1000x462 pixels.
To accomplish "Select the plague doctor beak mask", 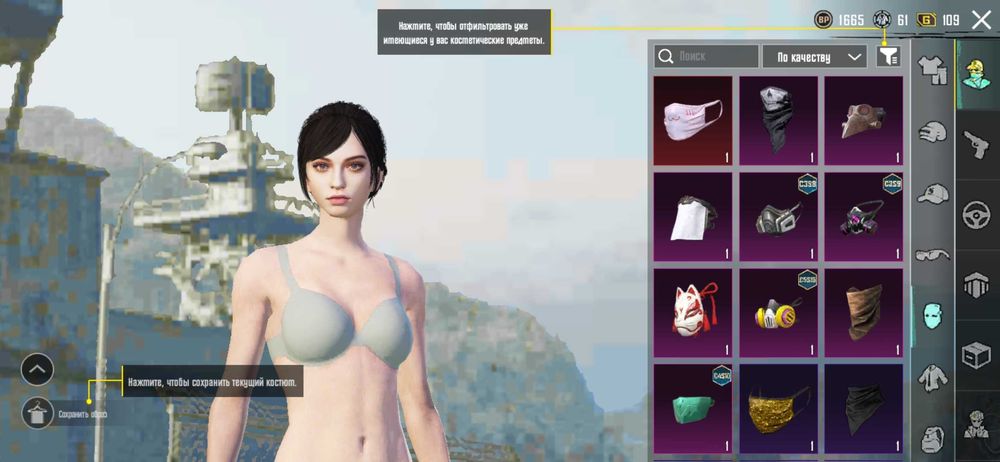I will (863, 121).
